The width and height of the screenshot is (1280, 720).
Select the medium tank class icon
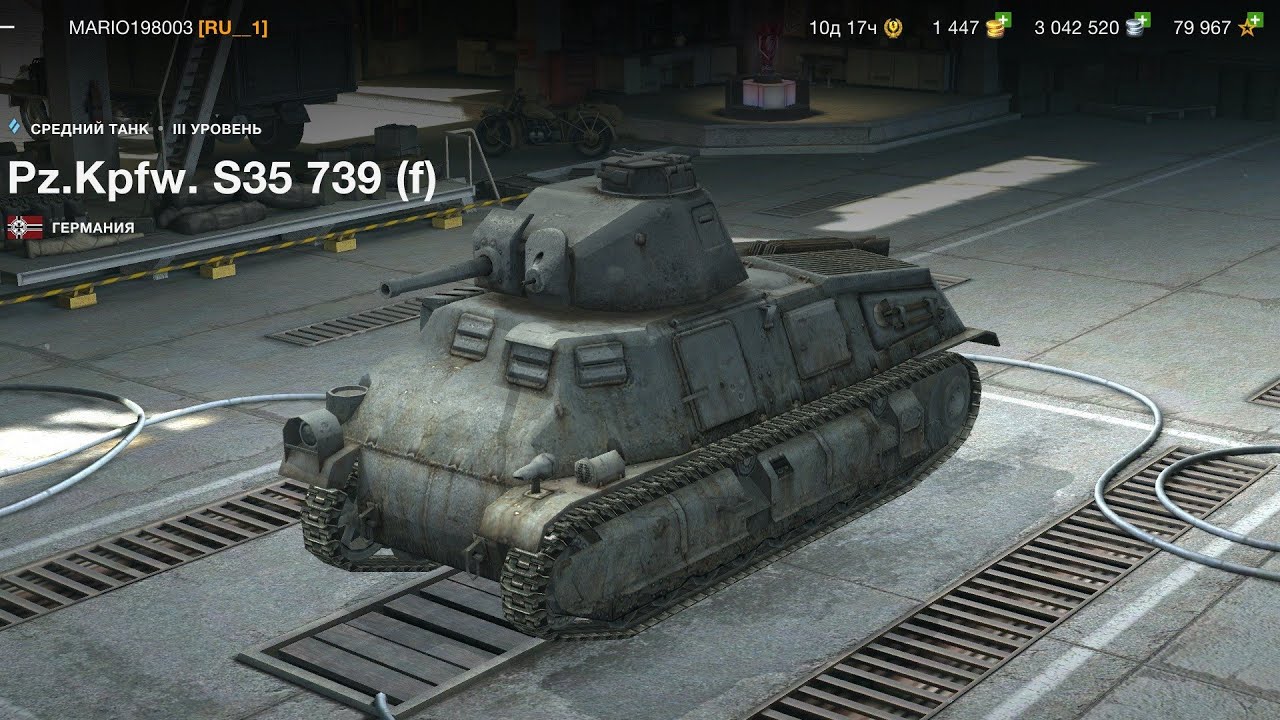point(15,128)
